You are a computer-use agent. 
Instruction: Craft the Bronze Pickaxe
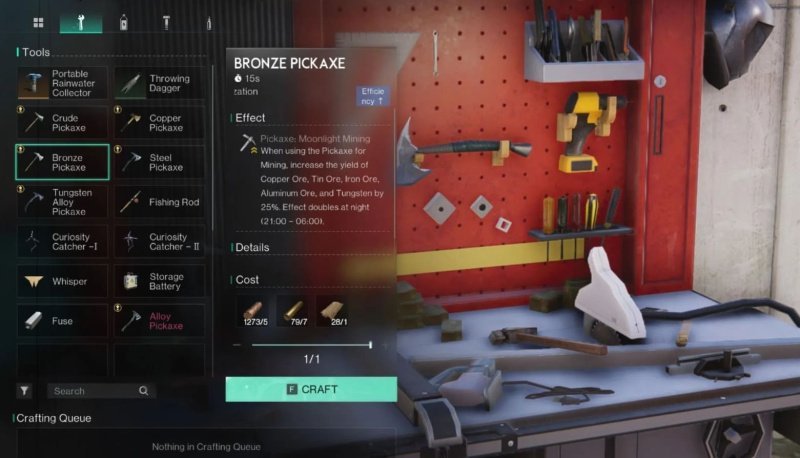(311, 389)
